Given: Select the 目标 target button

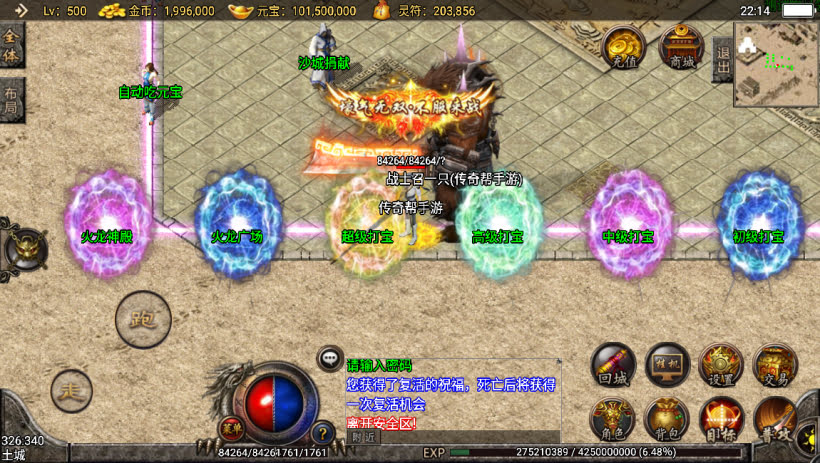Looking at the screenshot, I should point(720,417).
